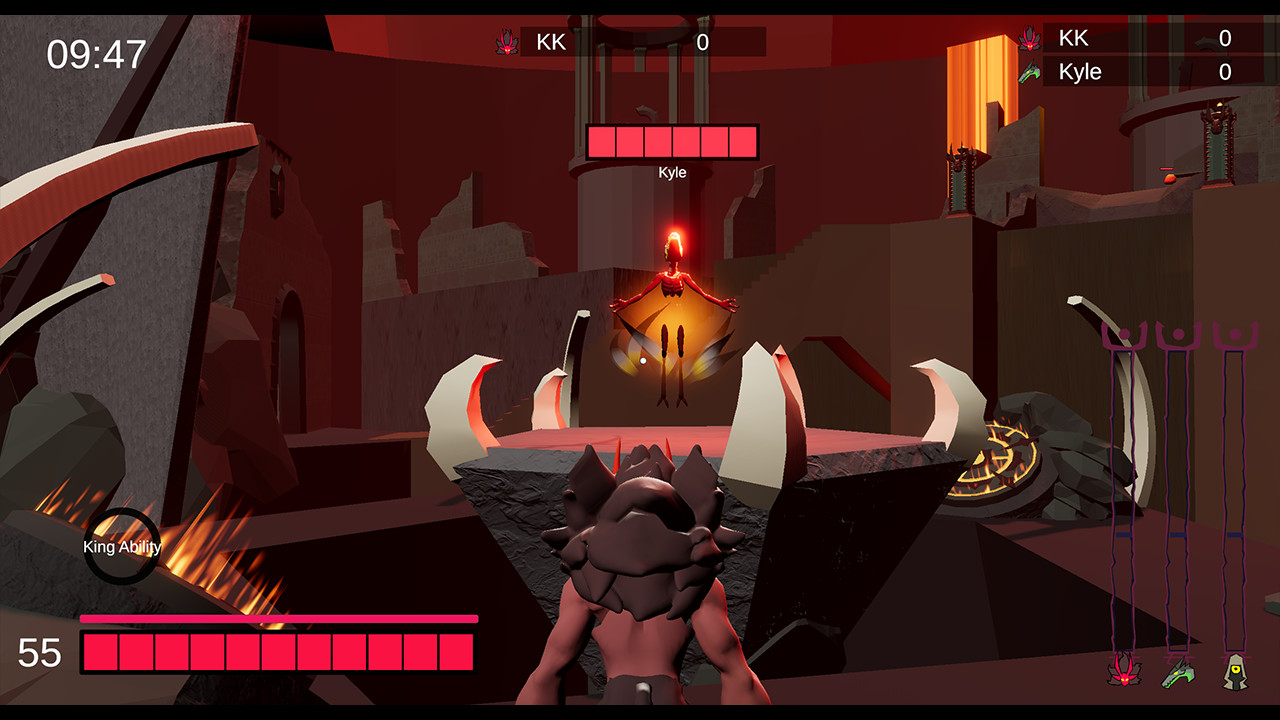
Task: Select the red demon flower character icon
Action: [1125, 670]
